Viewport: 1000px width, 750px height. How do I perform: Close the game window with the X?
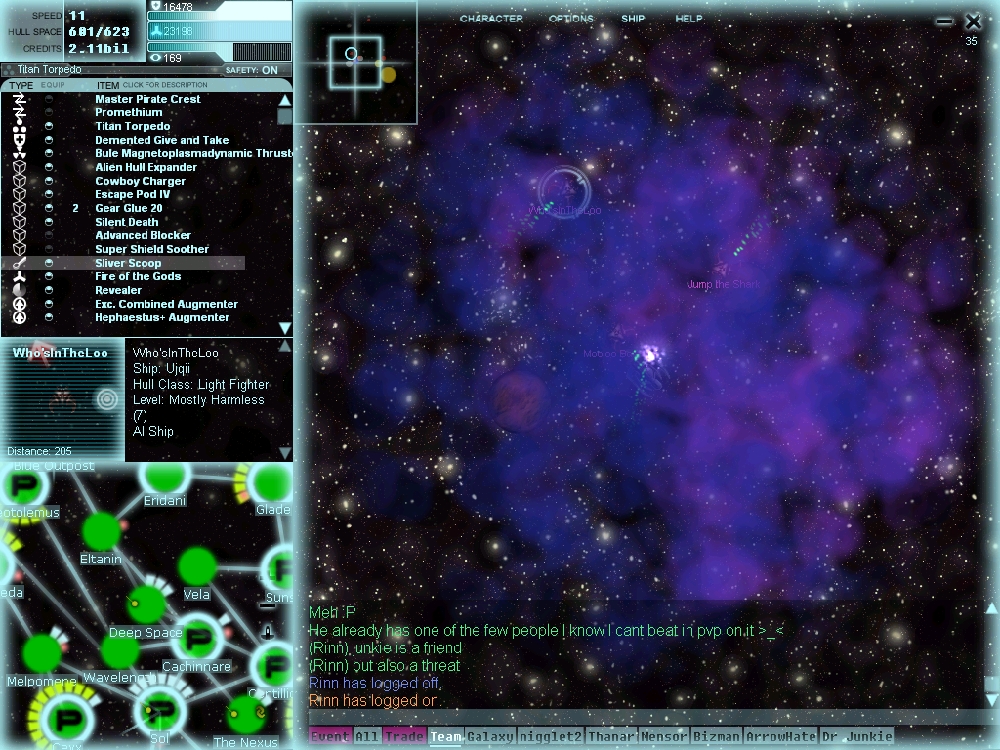pyautogui.click(x=973, y=21)
